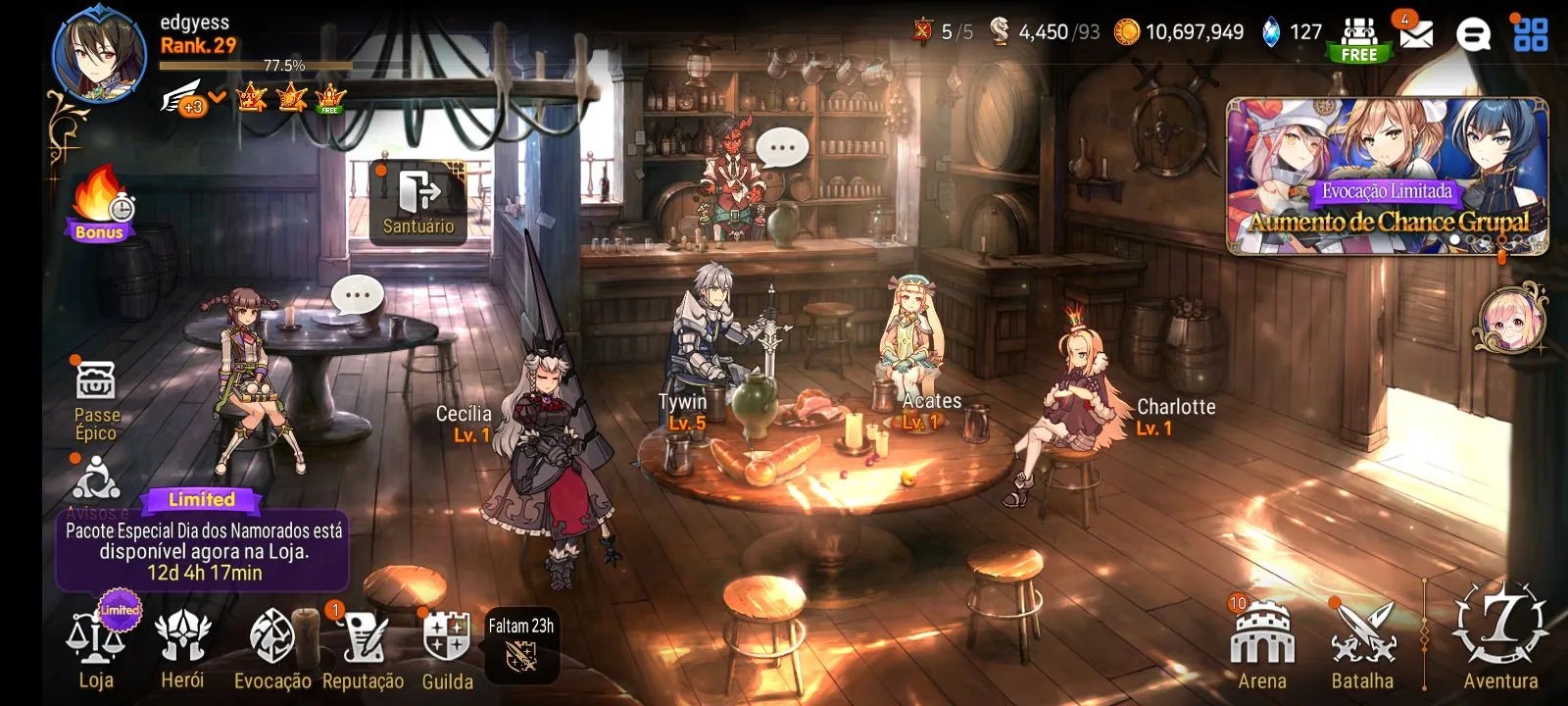Enter the Santuário door icon

[x=419, y=201]
